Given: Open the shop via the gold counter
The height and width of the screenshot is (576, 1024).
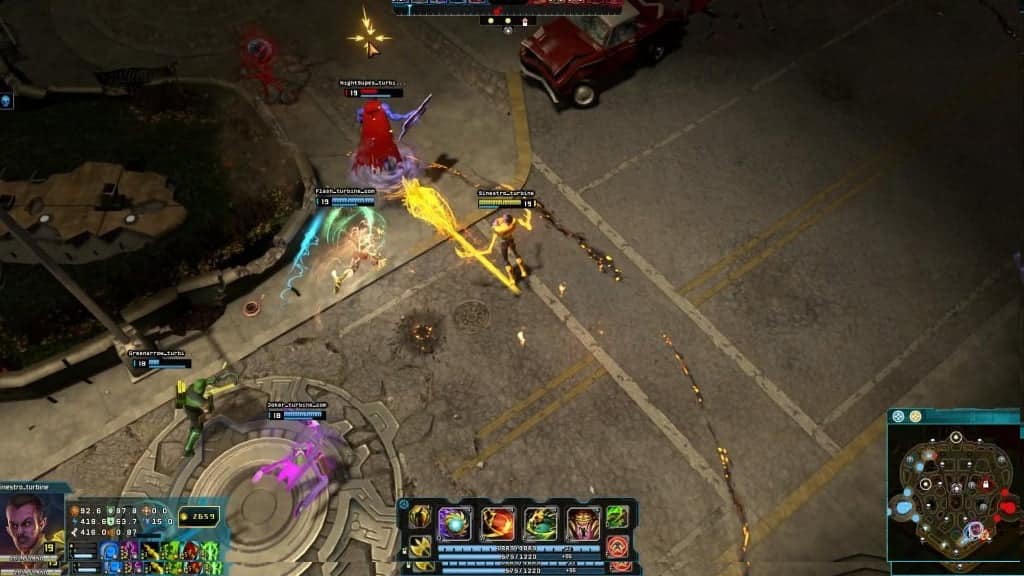Looking at the screenshot, I should click(197, 517).
